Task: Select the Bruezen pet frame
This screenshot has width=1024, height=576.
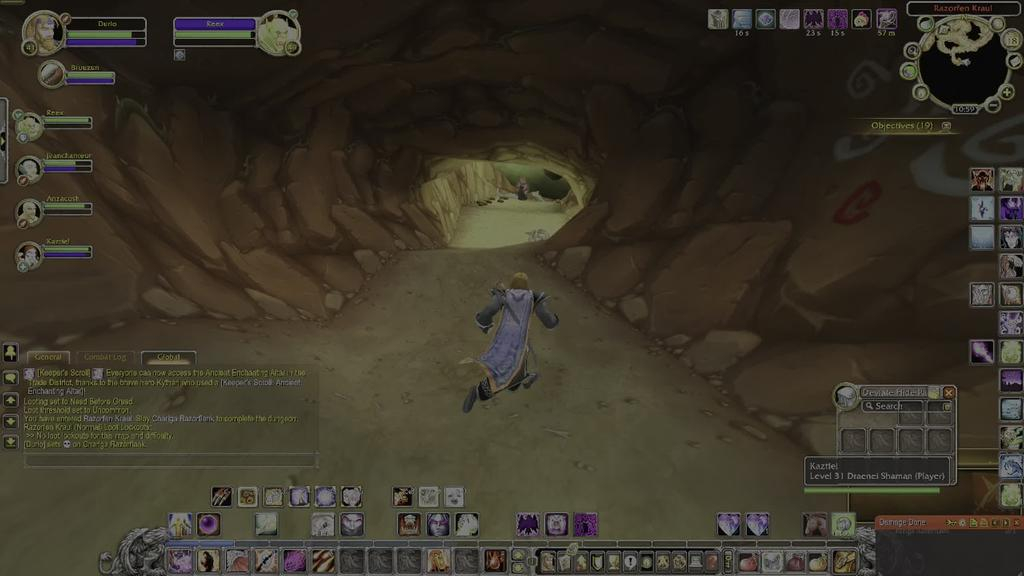Action: [52, 73]
